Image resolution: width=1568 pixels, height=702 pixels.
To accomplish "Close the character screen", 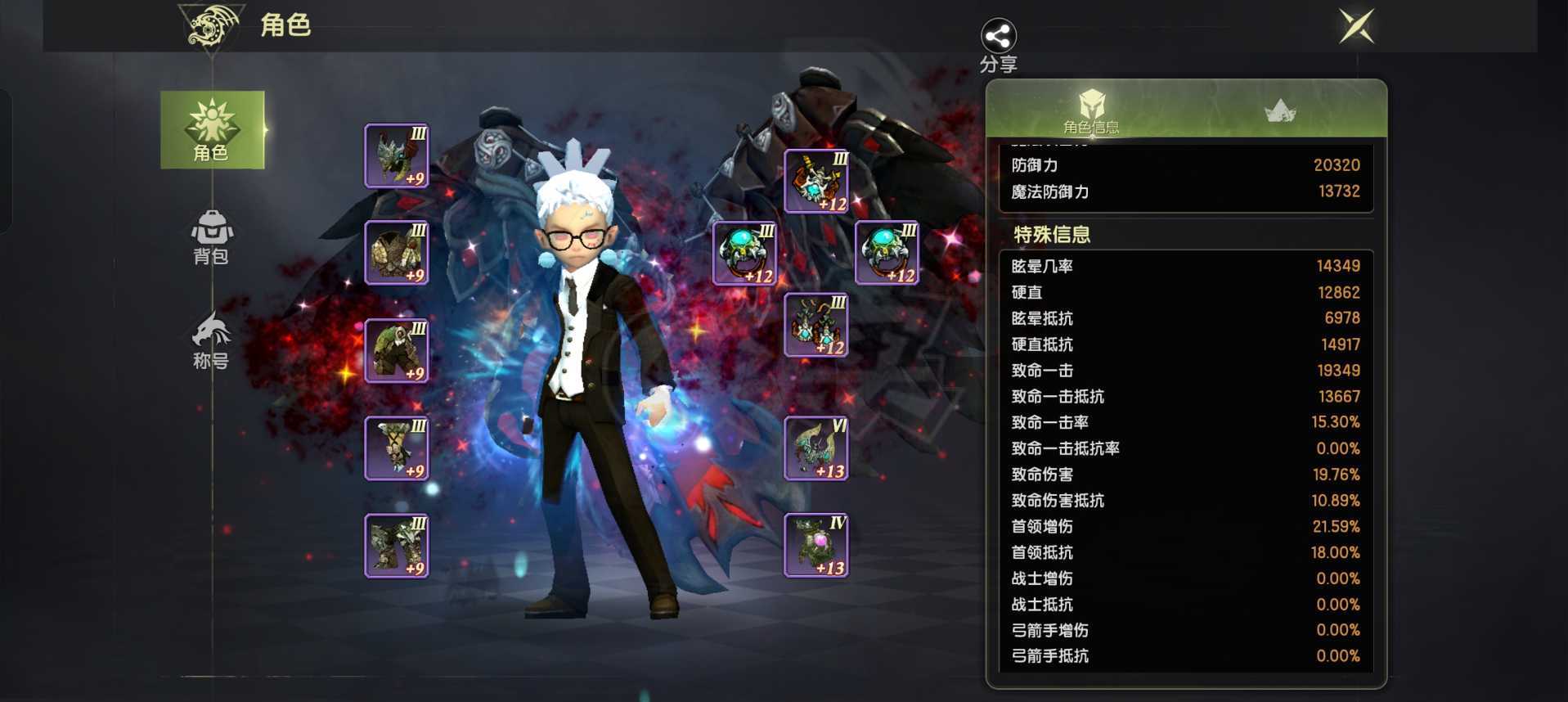I will click(1356, 27).
